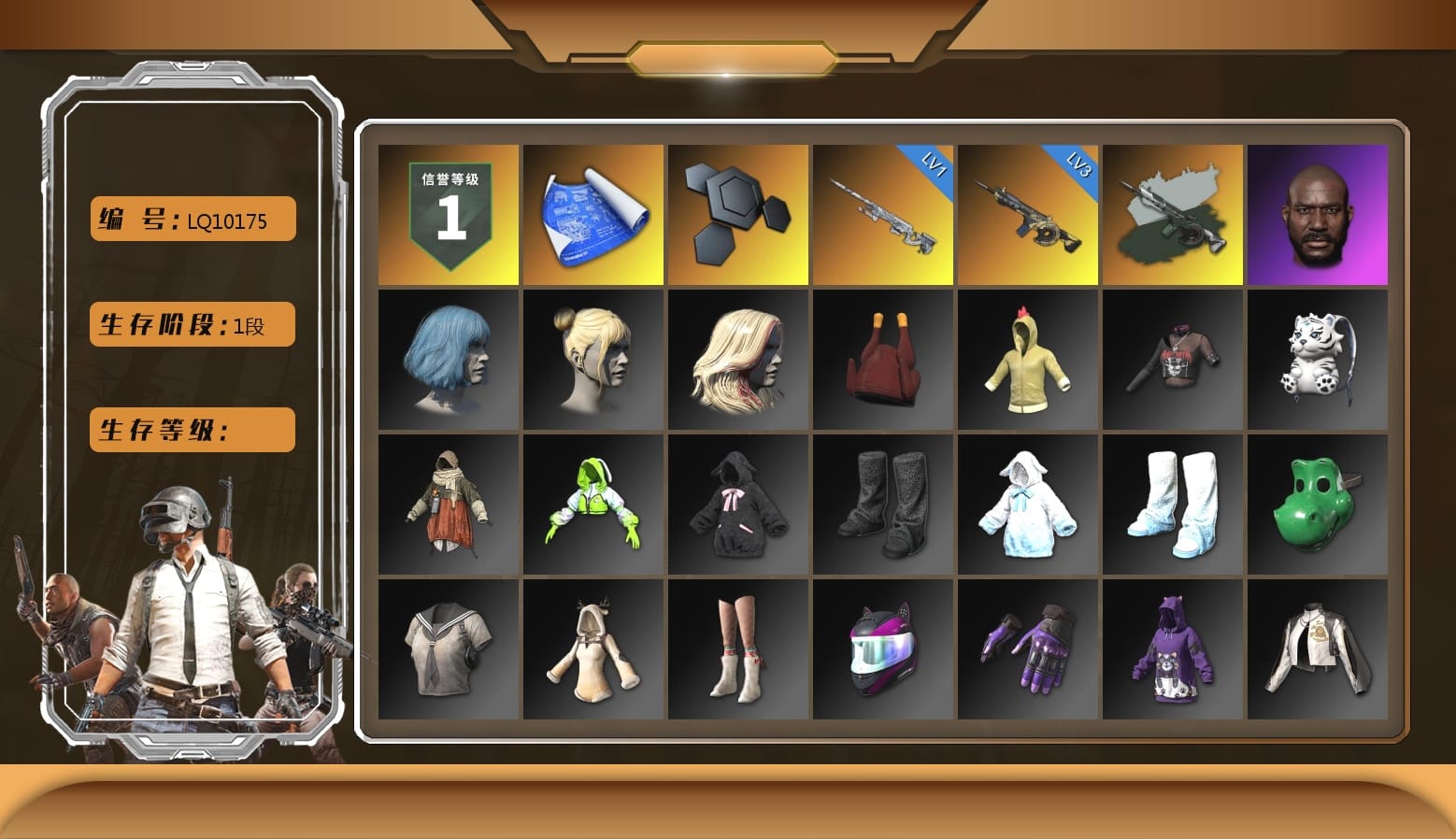Click the bald male character portrait
The image size is (1456, 839).
(x=1318, y=213)
